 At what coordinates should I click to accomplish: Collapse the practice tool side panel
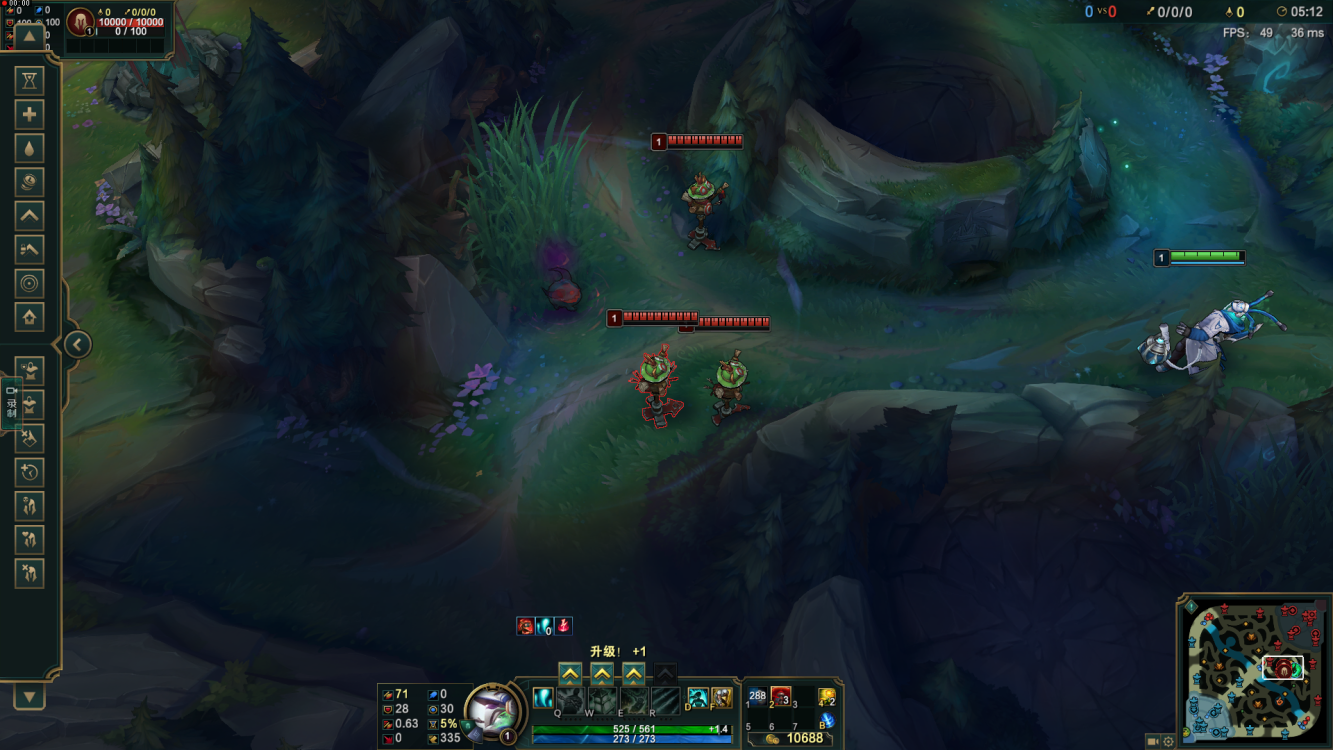[x=77, y=345]
